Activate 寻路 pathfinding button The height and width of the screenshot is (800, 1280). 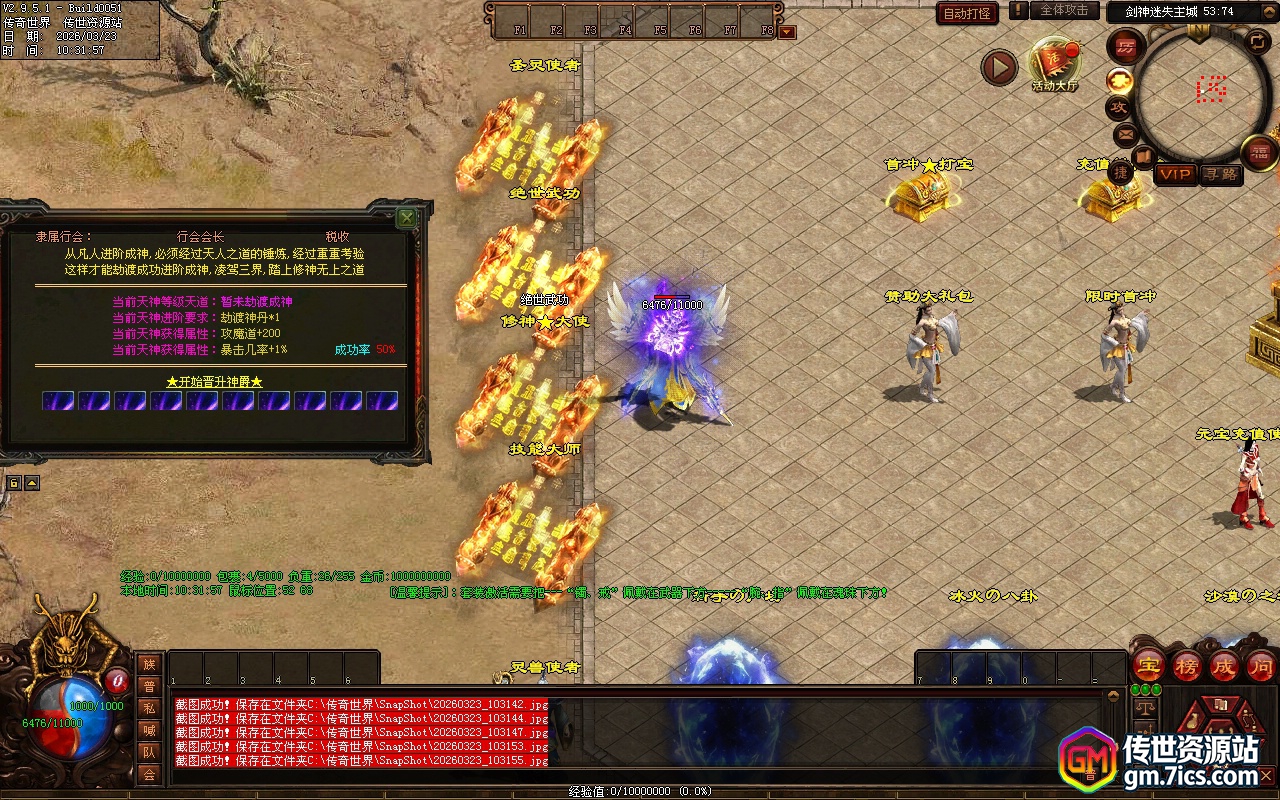(1220, 174)
